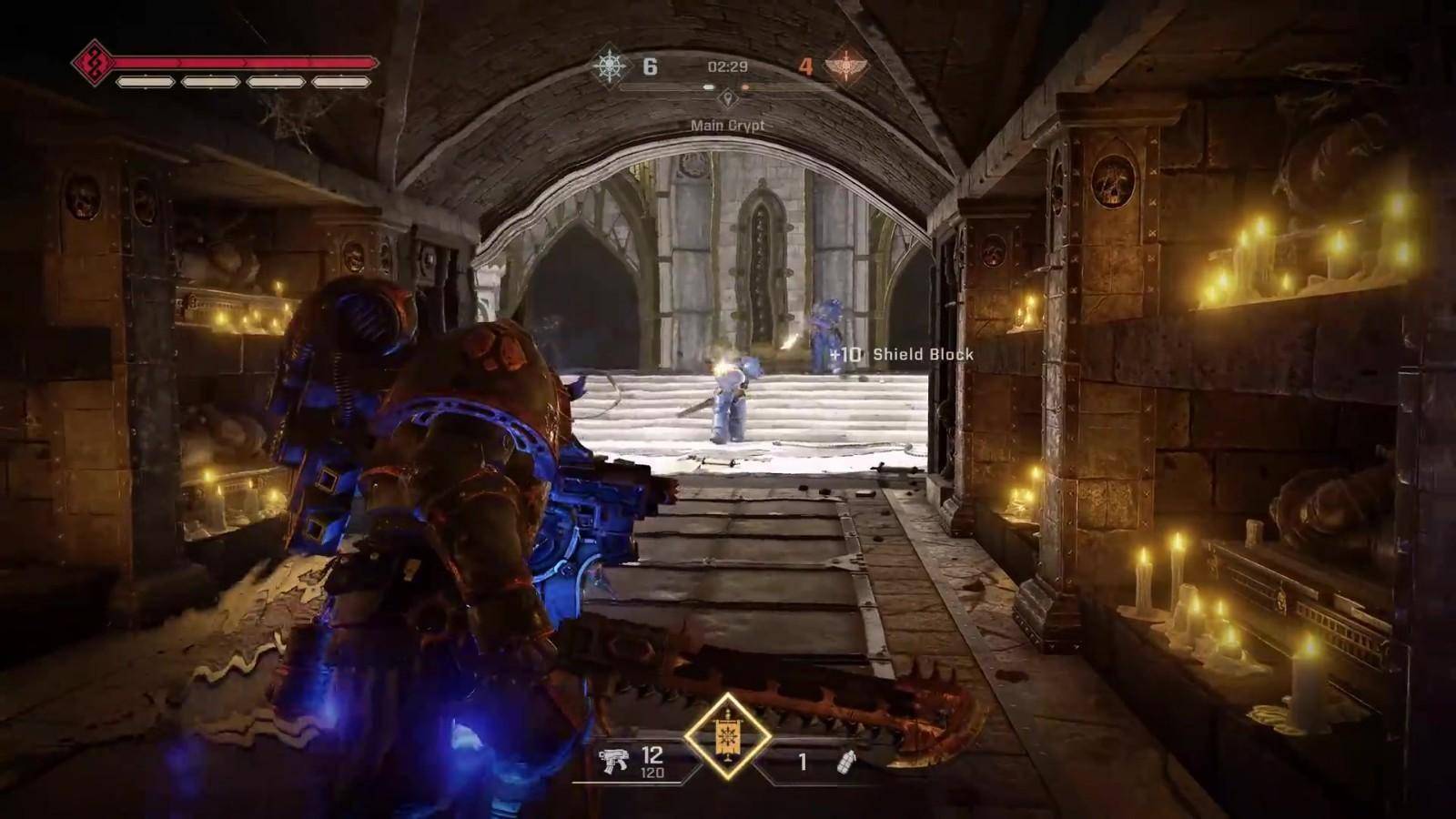
Task: Choose the grenade equipment icon
Action: [846, 762]
